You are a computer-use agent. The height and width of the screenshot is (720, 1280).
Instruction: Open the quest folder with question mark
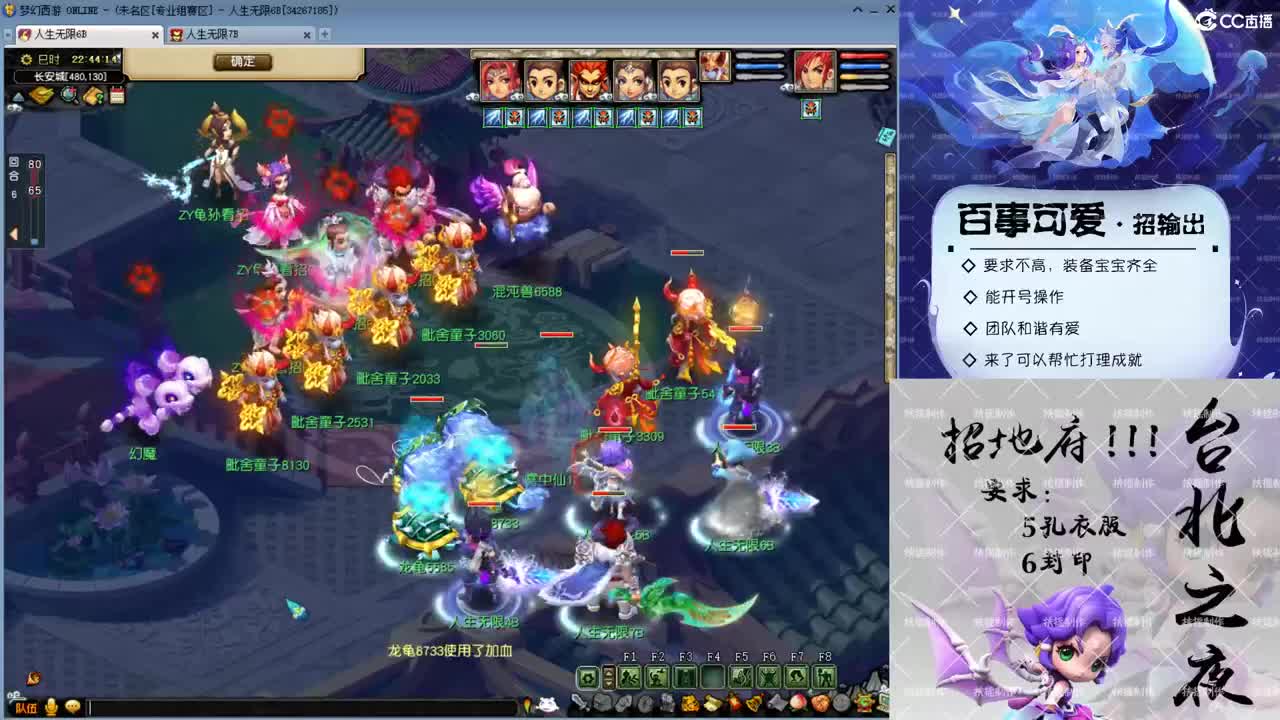pos(92,96)
